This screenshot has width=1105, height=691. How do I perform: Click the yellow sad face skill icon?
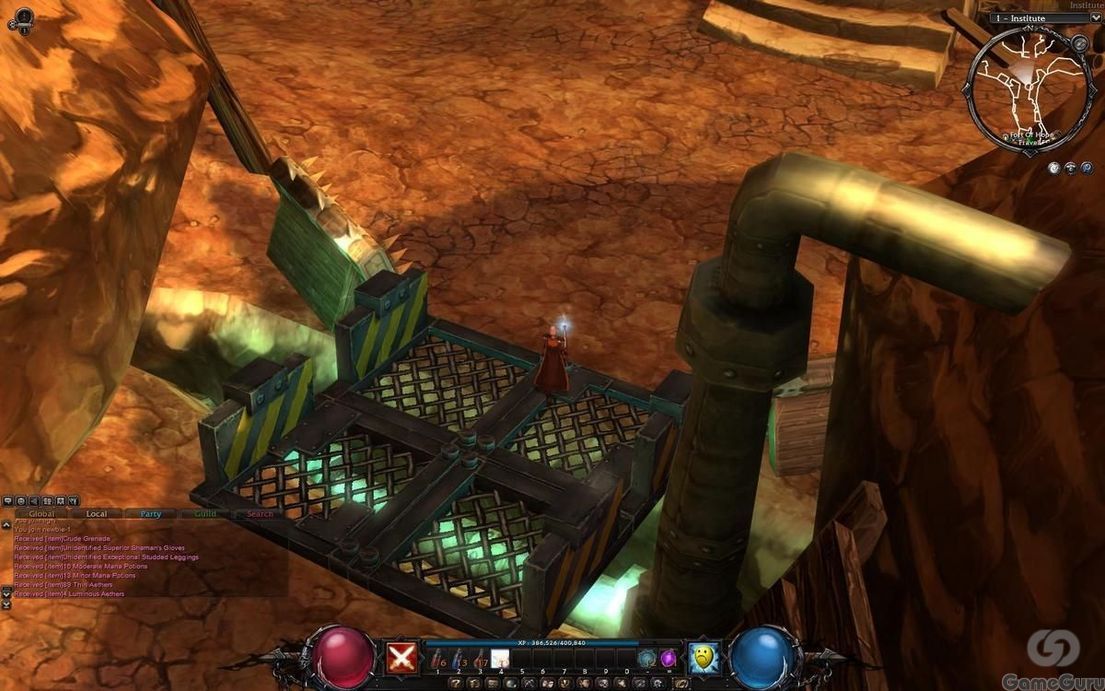pyautogui.click(x=704, y=656)
